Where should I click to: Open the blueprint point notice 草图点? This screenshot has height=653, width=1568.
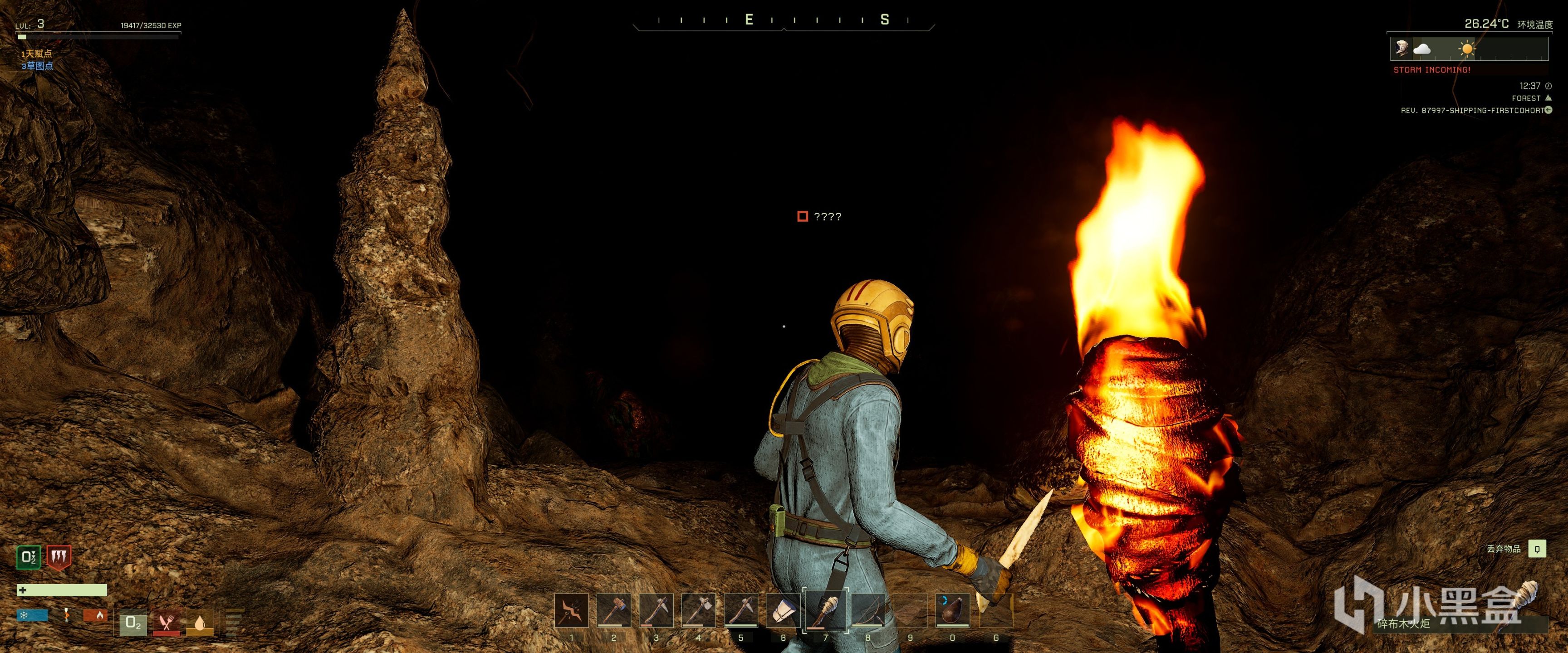[x=37, y=66]
